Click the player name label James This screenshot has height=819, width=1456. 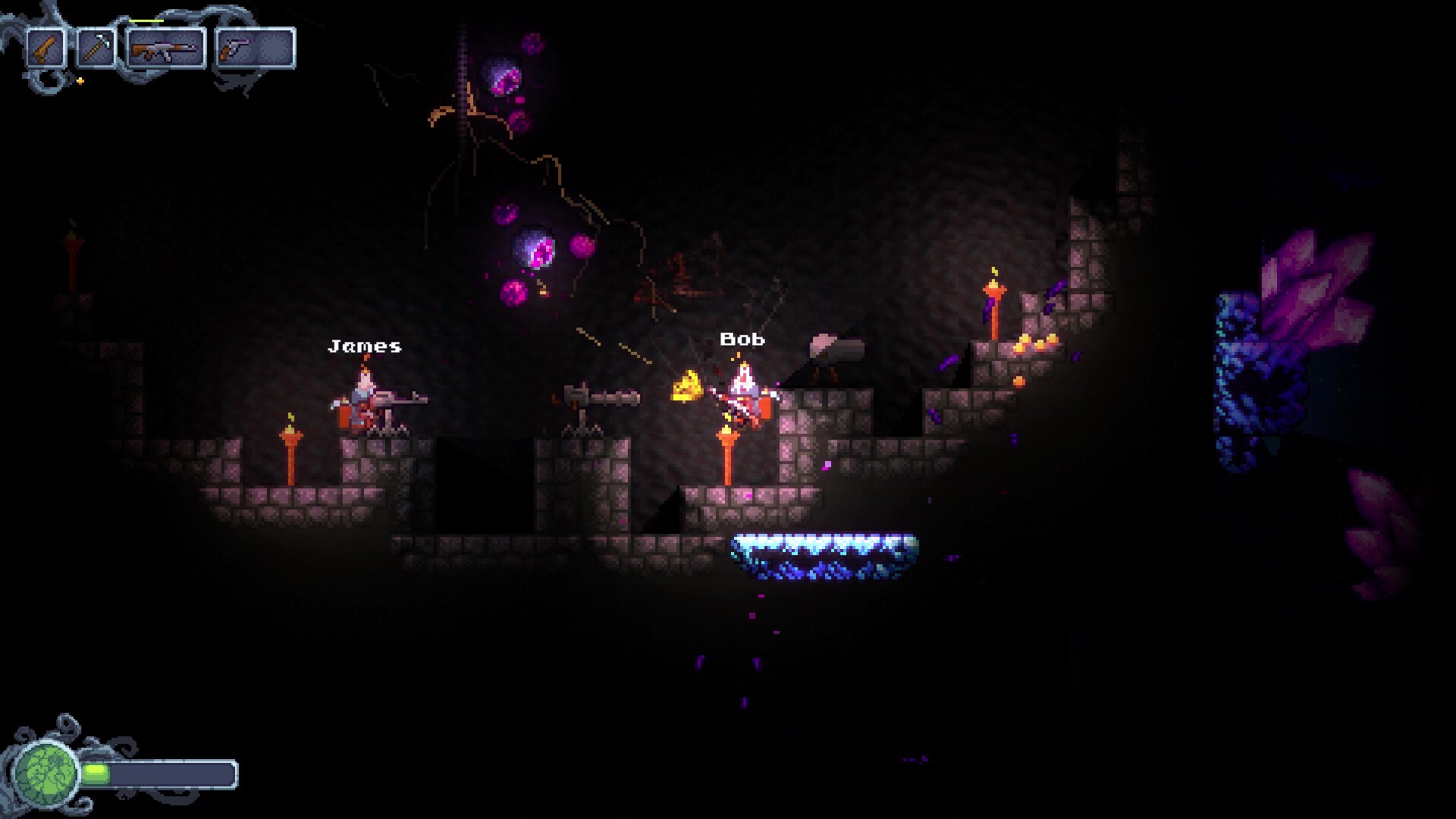point(364,347)
